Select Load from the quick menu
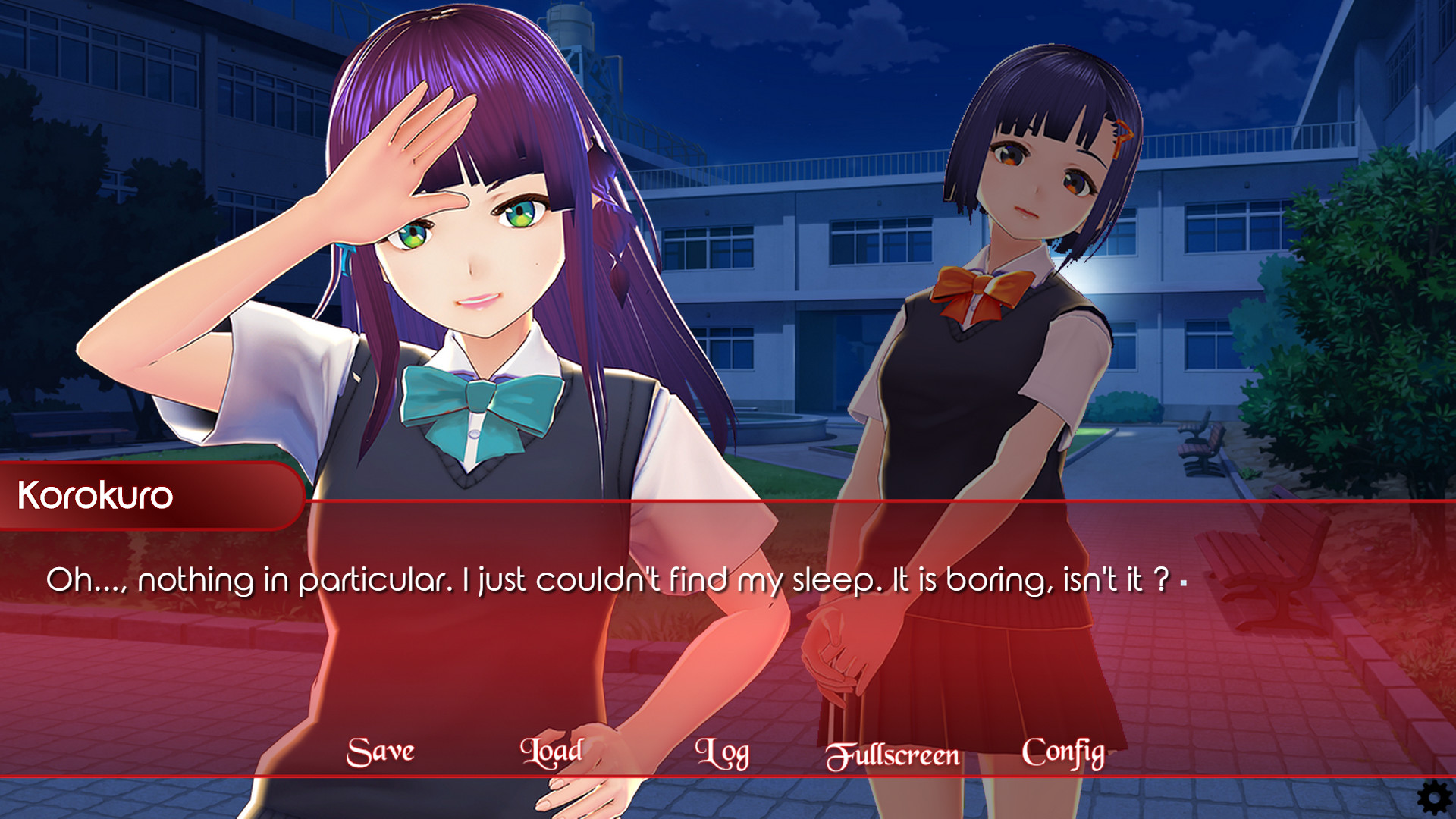Viewport: 1456px width, 819px height. tap(551, 752)
